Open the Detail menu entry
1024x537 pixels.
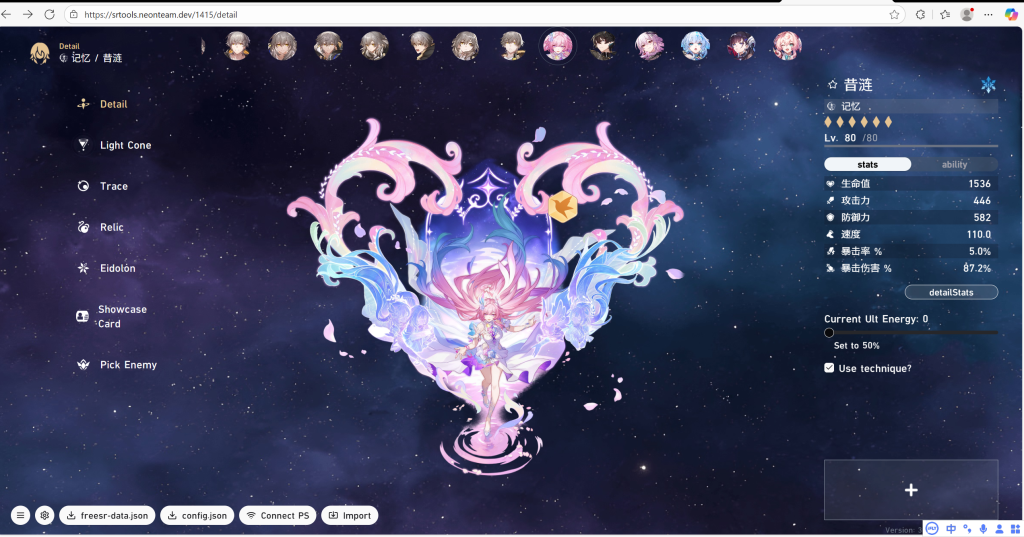113,104
